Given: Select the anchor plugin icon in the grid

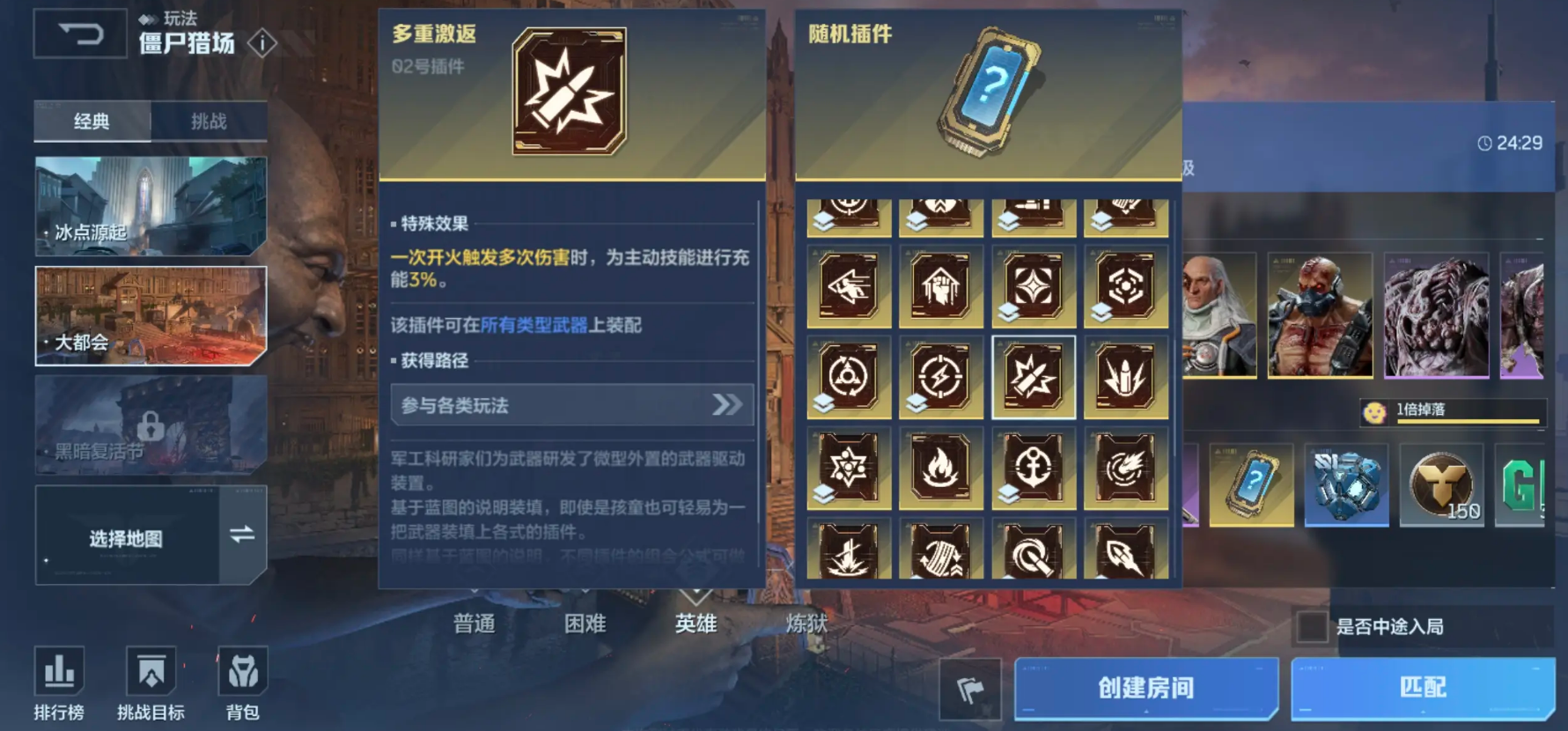Looking at the screenshot, I should pyautogui.click(x=1034, y=469).
